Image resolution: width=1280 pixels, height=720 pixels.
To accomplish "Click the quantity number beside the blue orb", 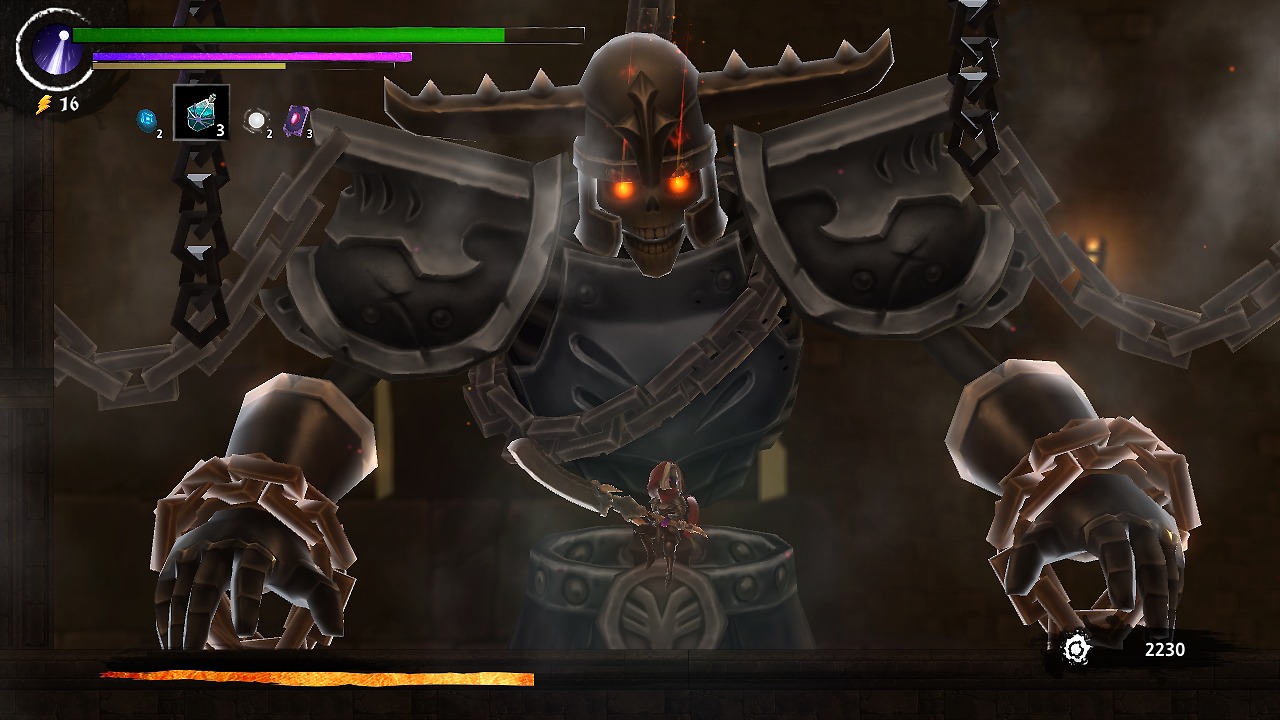I will 159,133.
